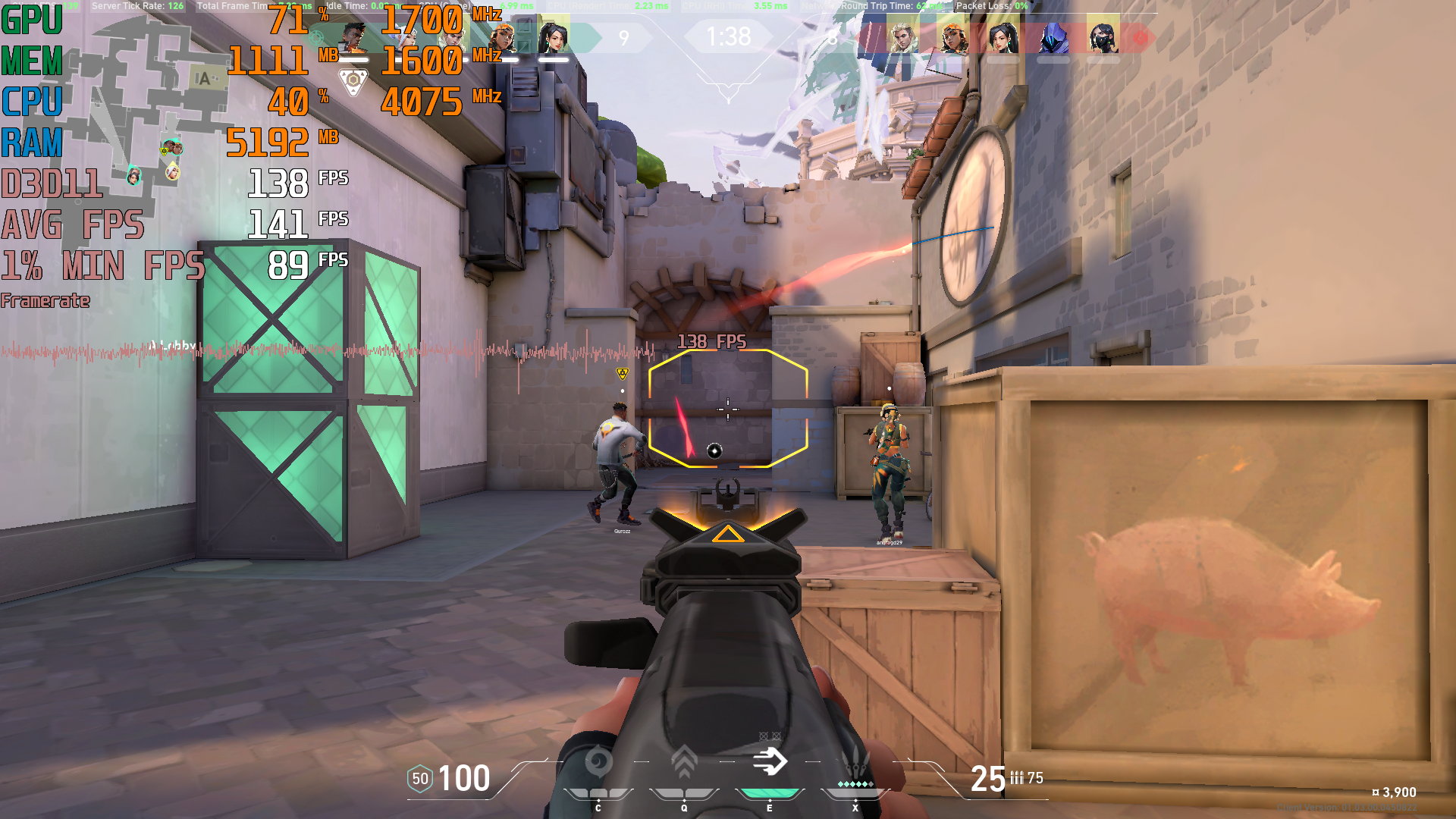The height and width of the screenshot is (819, 1456).
Task: Click the A site marker on minimap
Action: tap(203, 79)
